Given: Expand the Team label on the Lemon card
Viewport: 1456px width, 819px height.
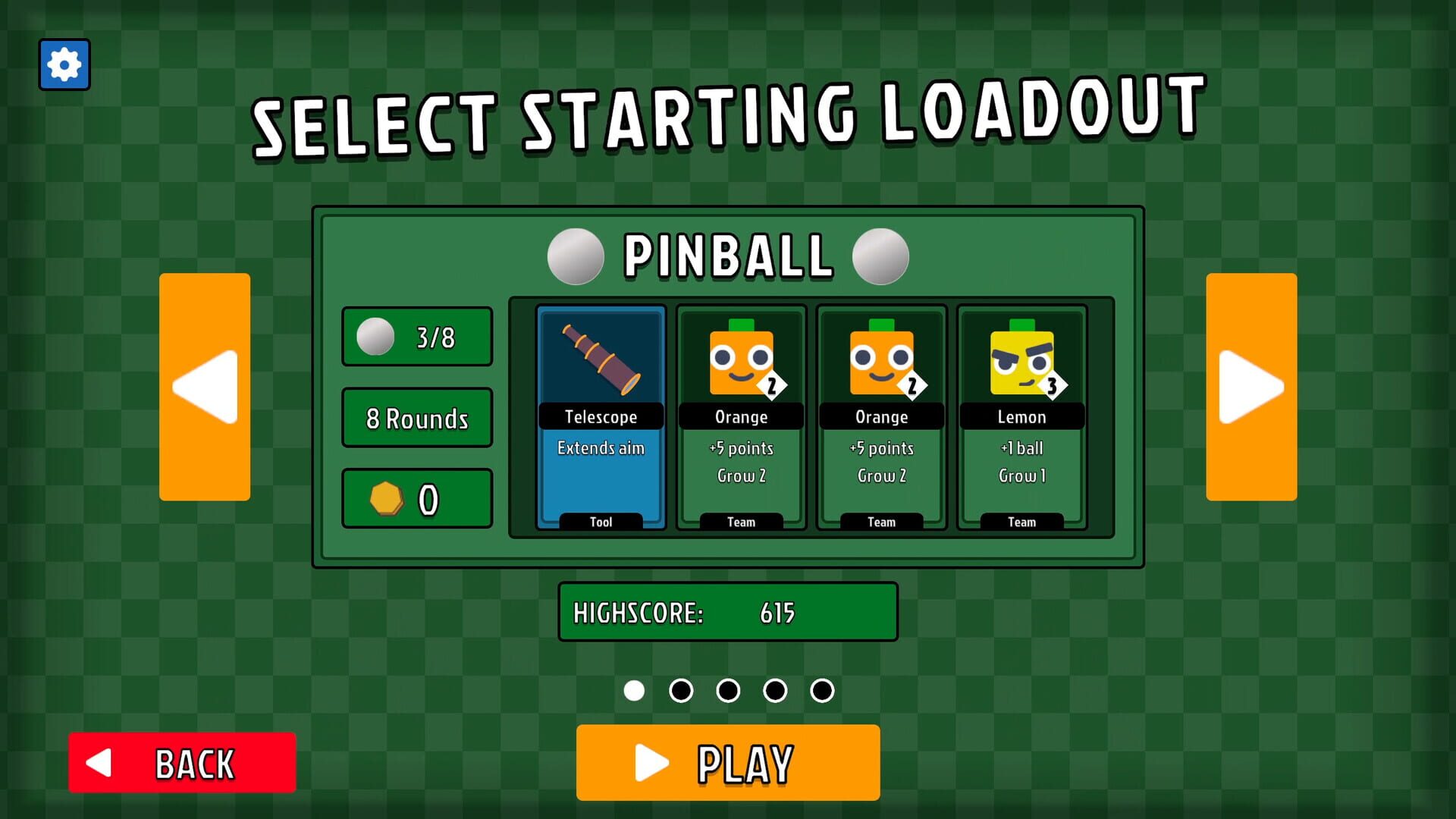Looking at the screenshot, I should tap(1021, 522).
